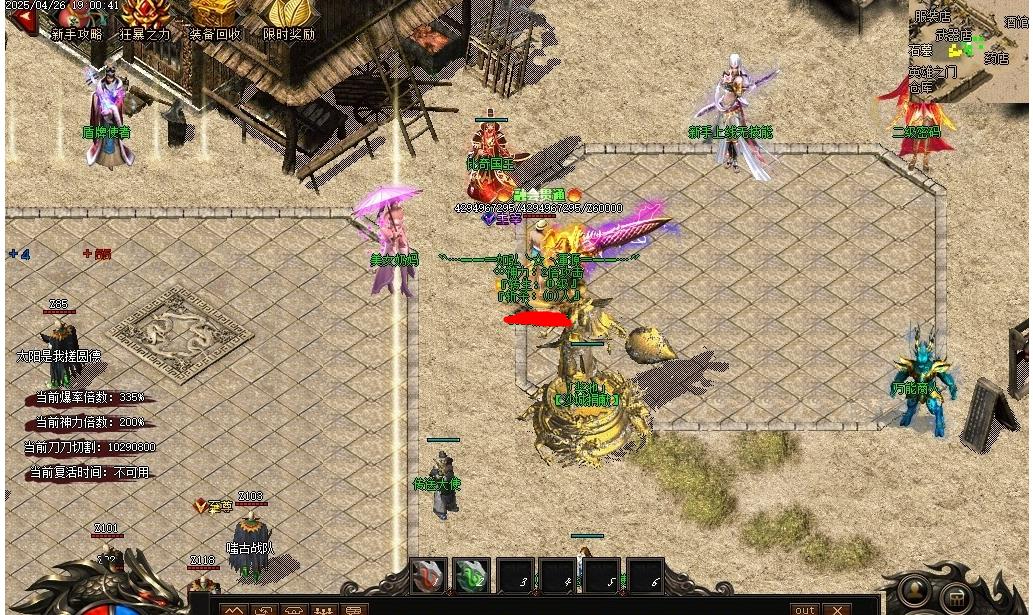Click the X button beside 'out'
The height and width of the screenshot is (615, 1033).
click(x=838, y=609)
